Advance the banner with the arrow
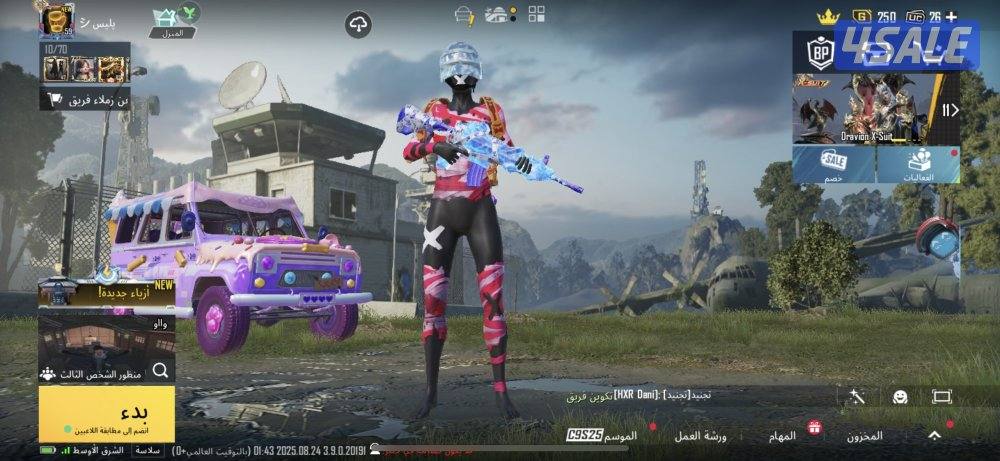 pyautogui.click(x=951, y=110)
